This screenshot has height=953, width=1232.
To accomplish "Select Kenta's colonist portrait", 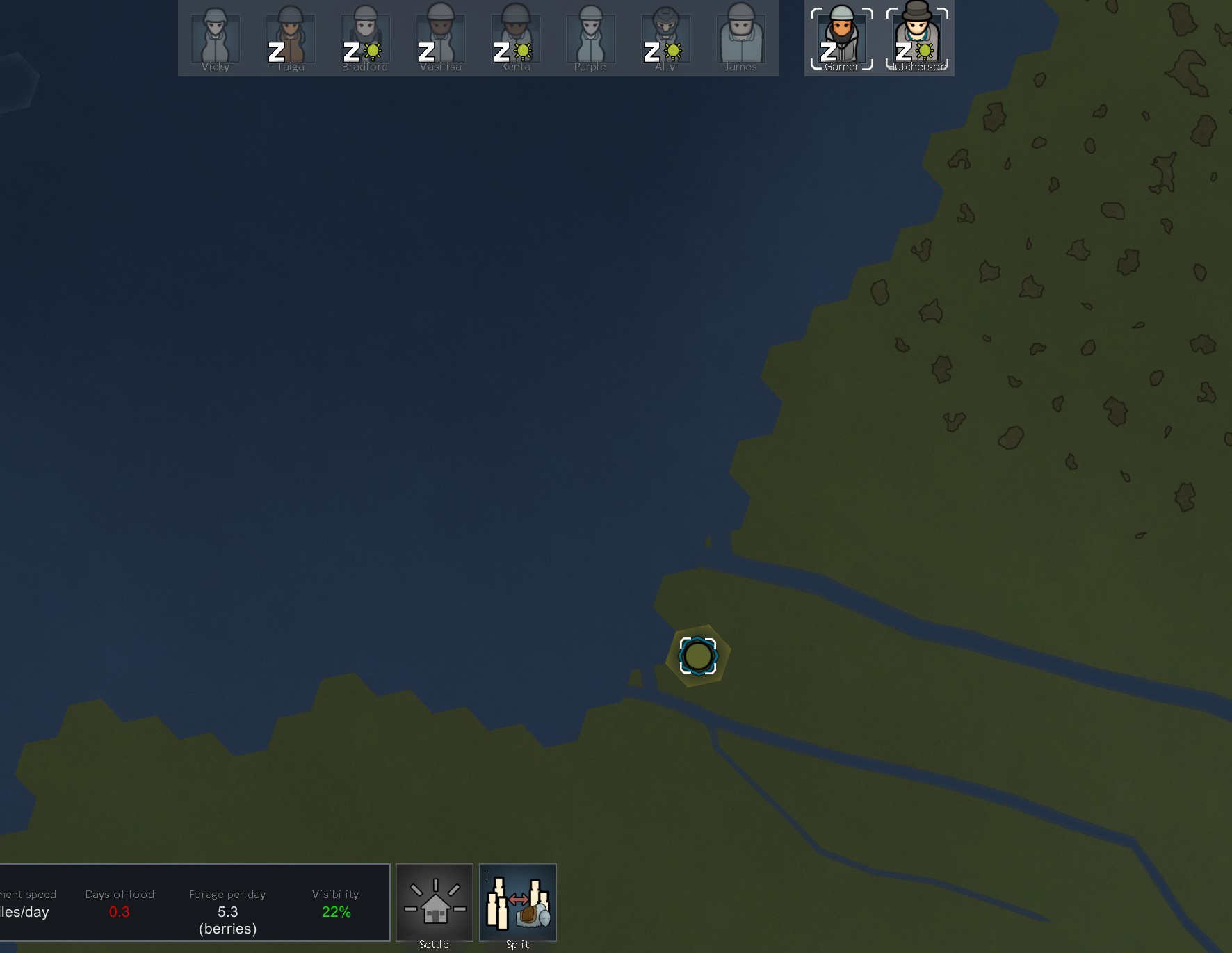I will pyautogui.click(x=515, y=38).
